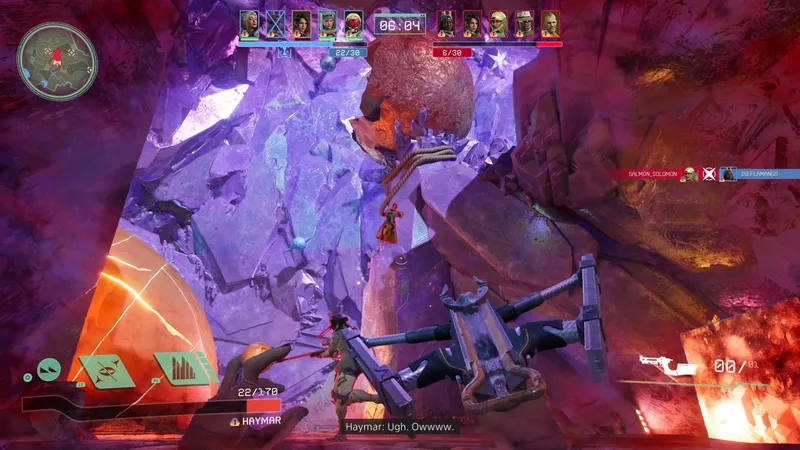800x450 pixels.
Task: Activate the spiked-bars ability icon
Action: (x=183, y=367)
